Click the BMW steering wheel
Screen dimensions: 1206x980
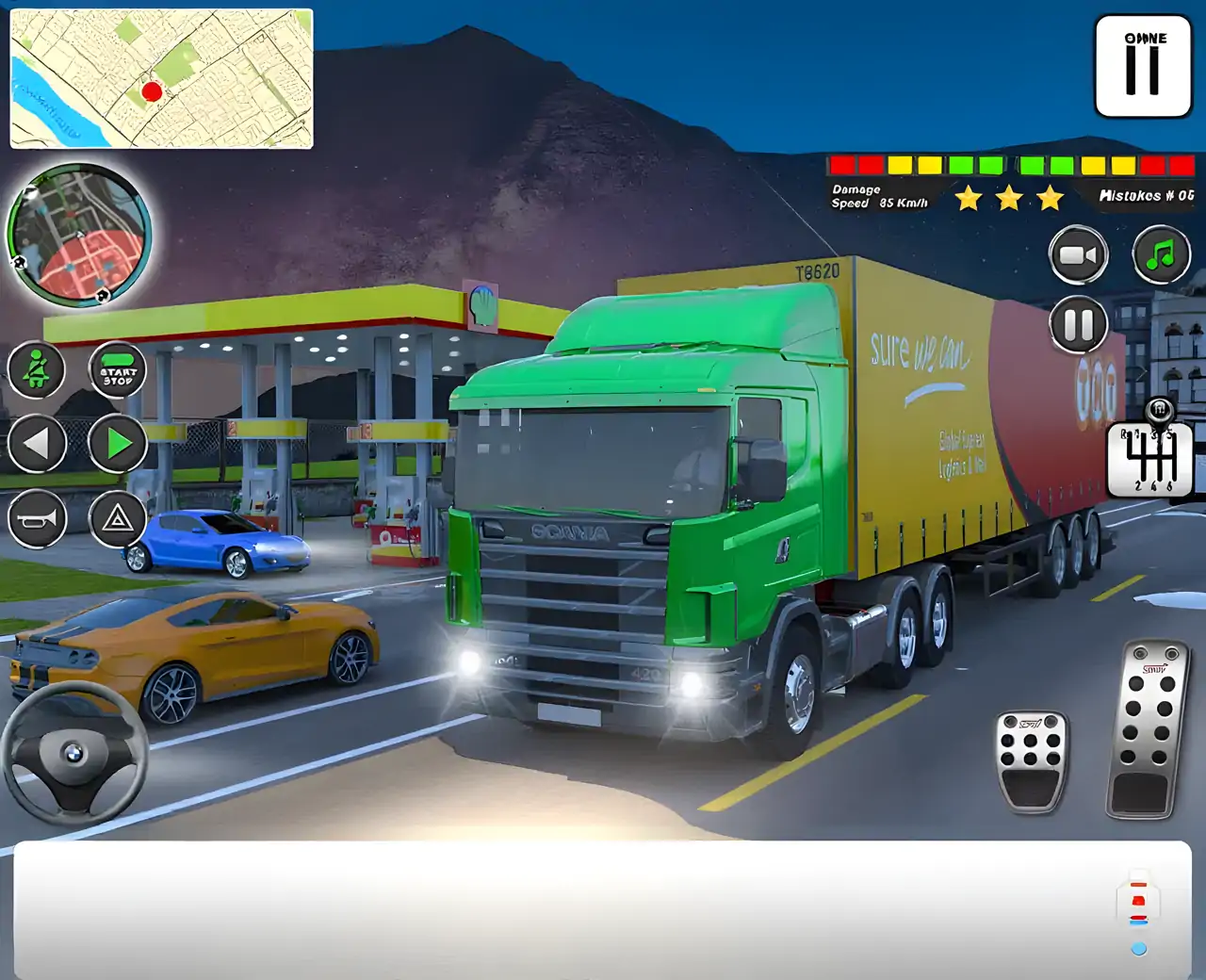click(x=74, y=753)
